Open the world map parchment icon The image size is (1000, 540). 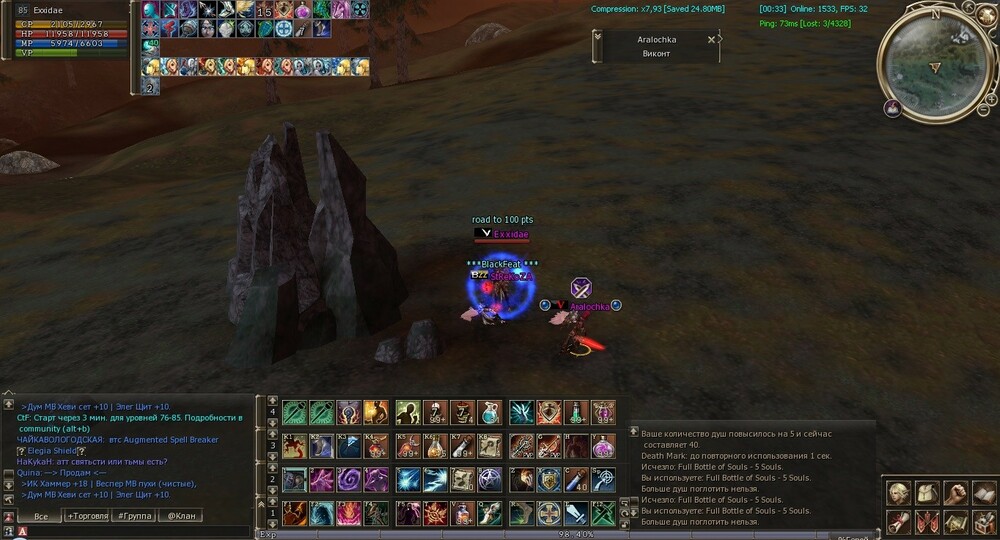tap(955, 521)
